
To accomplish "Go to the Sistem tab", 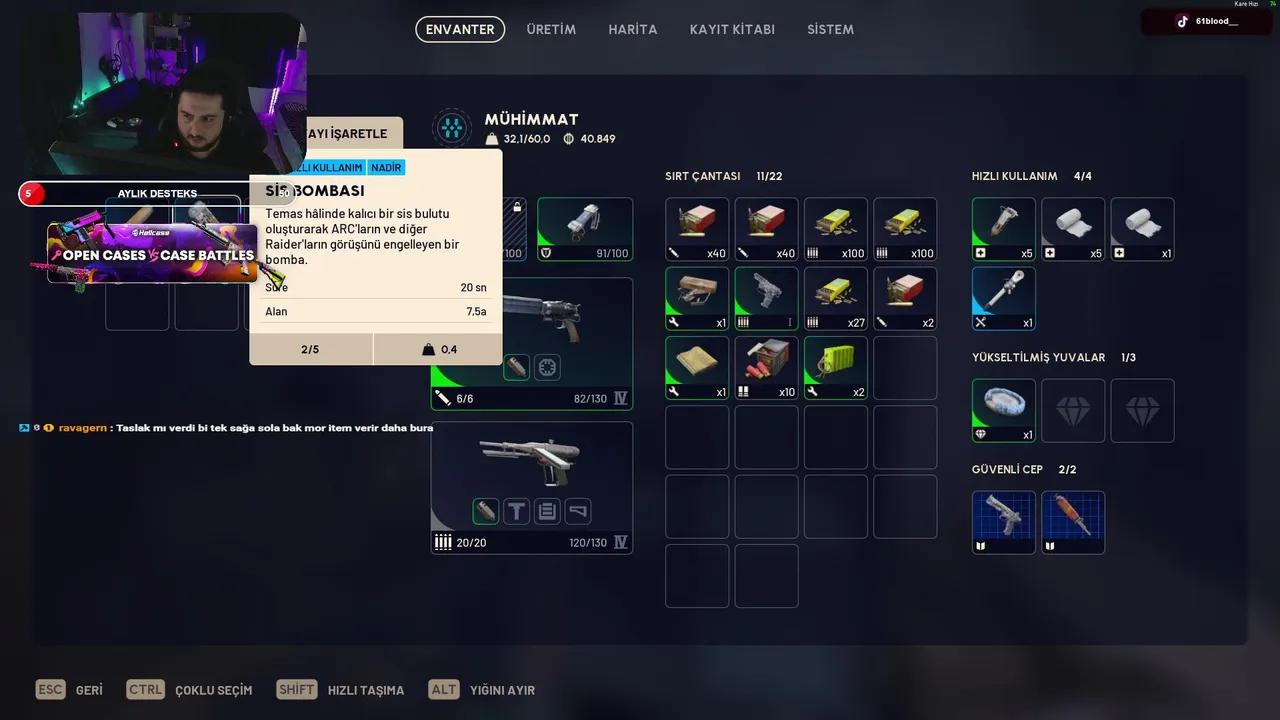I will [x=830, y=29].
